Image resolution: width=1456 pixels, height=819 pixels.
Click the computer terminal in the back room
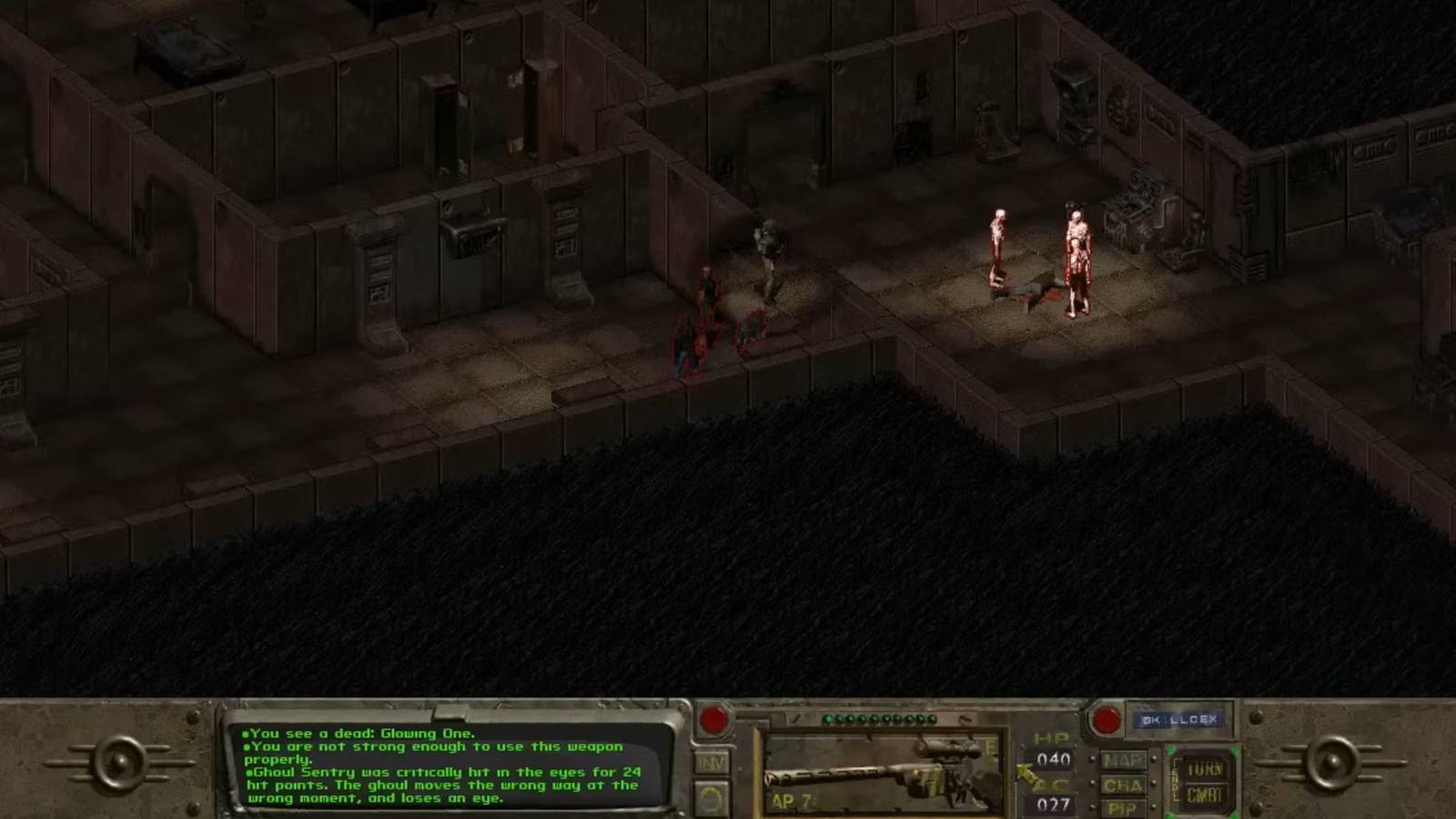1134,205
